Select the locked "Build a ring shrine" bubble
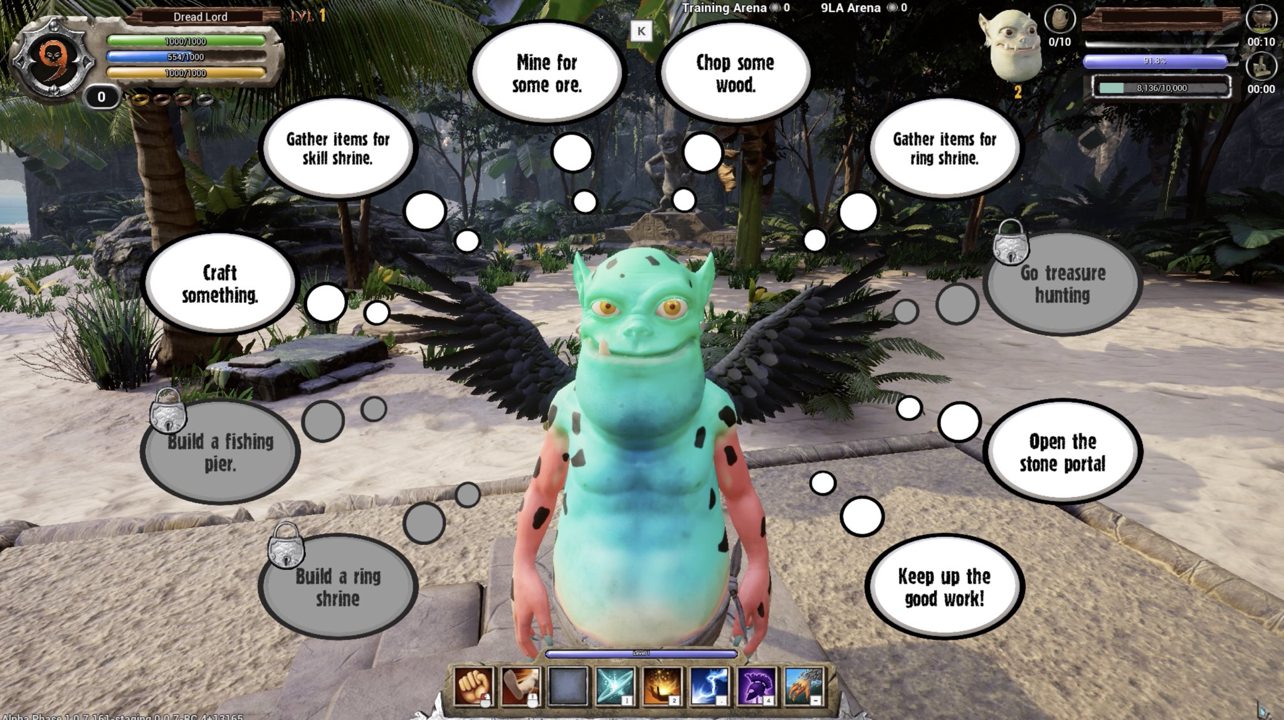The width and height of the screenshot is (1284, 720). [338, 587]
